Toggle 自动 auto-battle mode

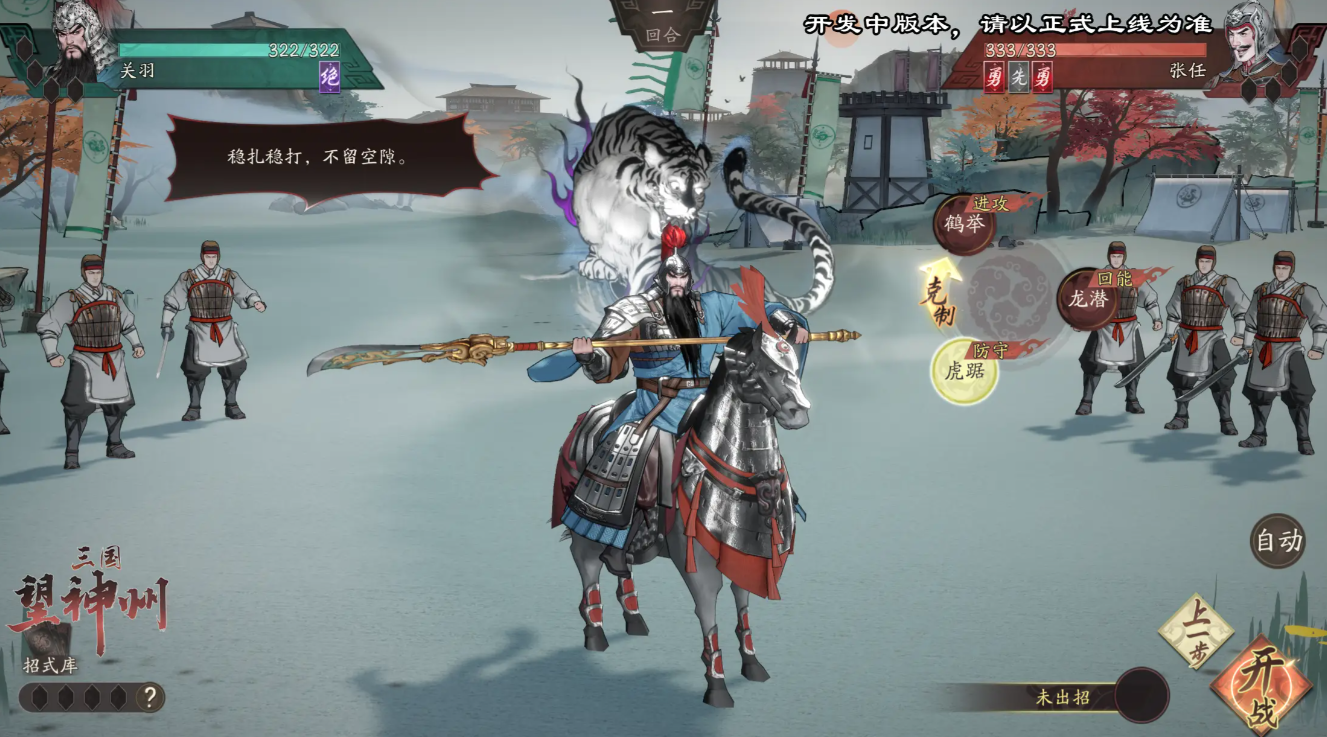click(x=1278, y=541)
